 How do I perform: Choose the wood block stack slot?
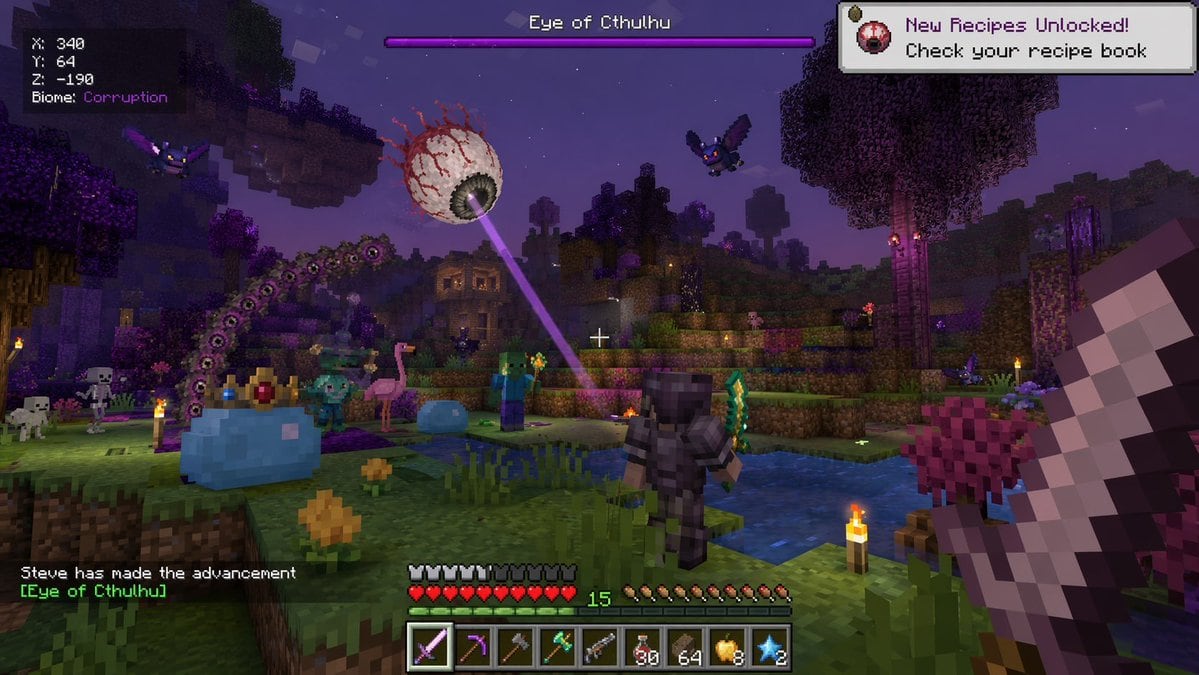(x=685, y=648)
